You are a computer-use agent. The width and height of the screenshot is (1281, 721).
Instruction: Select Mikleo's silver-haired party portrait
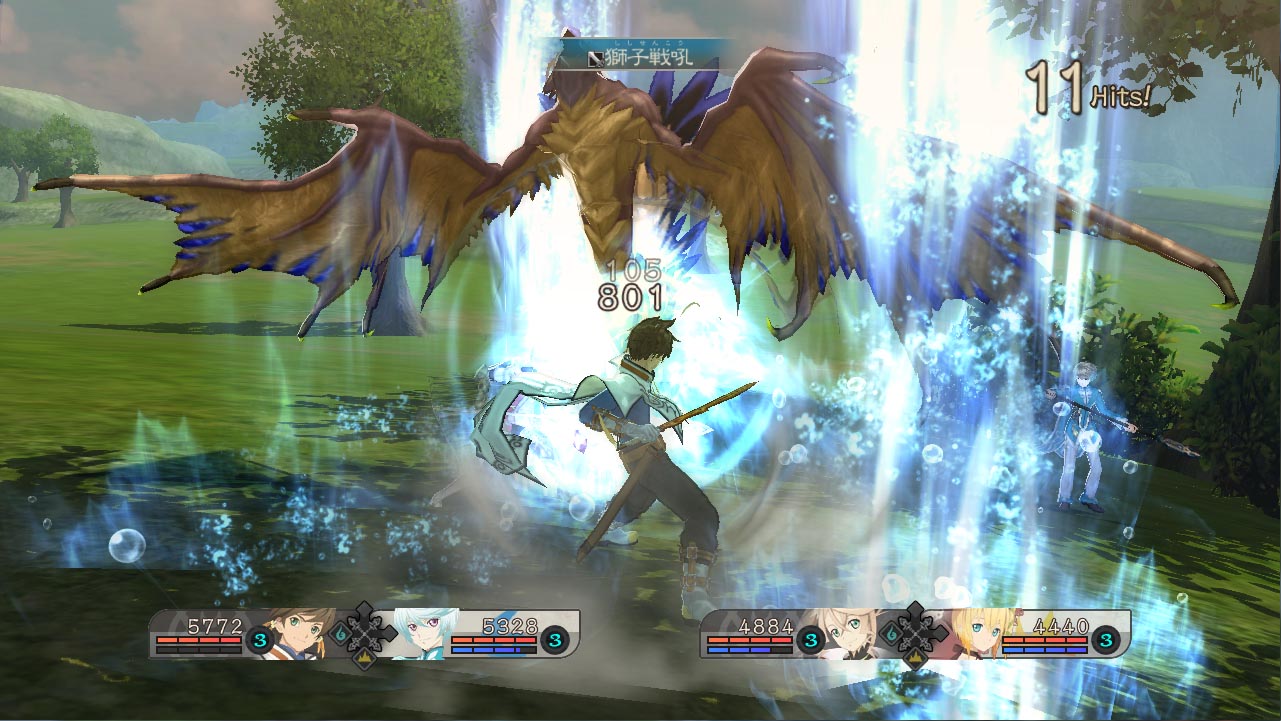click(x=423, y=634)
